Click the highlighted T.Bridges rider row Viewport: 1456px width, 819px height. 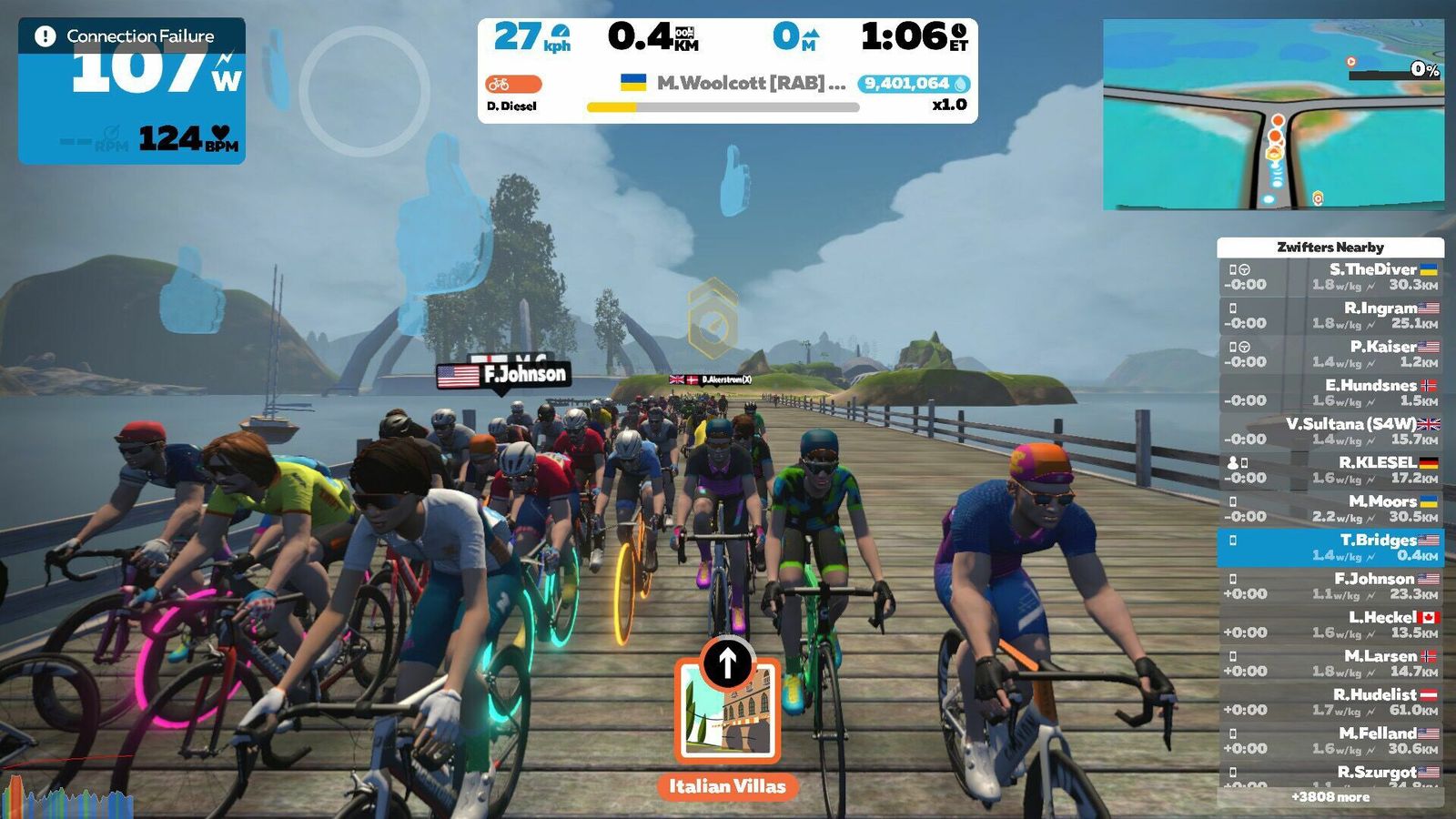tap(1330, 547)
